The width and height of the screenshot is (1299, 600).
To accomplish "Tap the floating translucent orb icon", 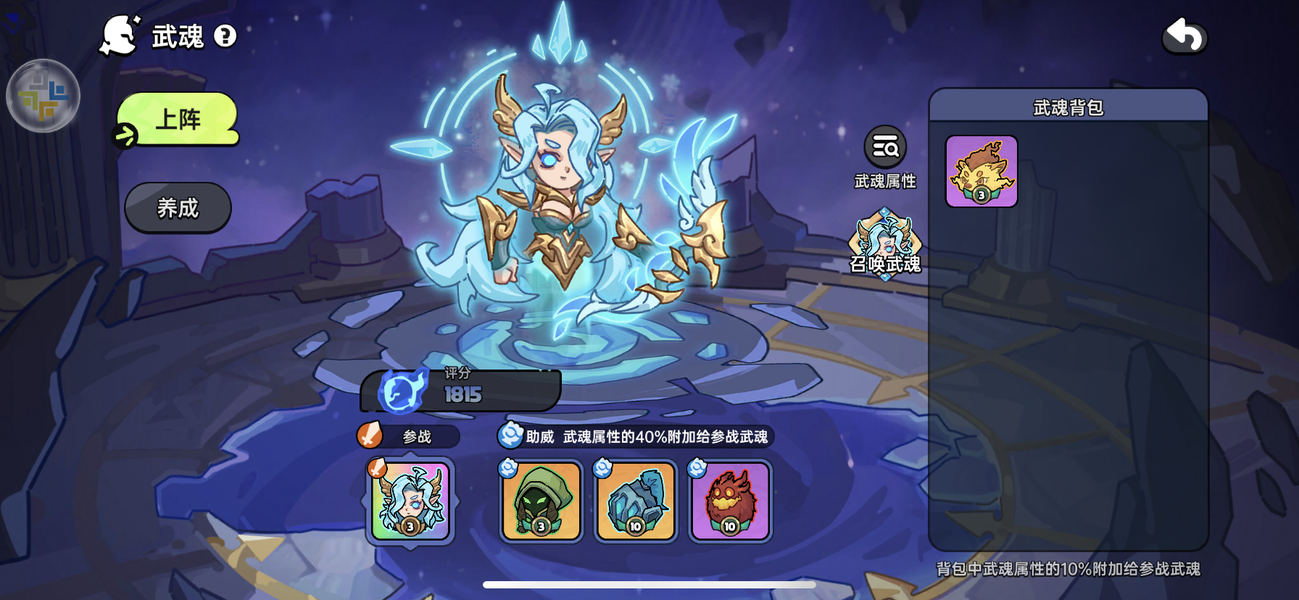I will [43, 96].
